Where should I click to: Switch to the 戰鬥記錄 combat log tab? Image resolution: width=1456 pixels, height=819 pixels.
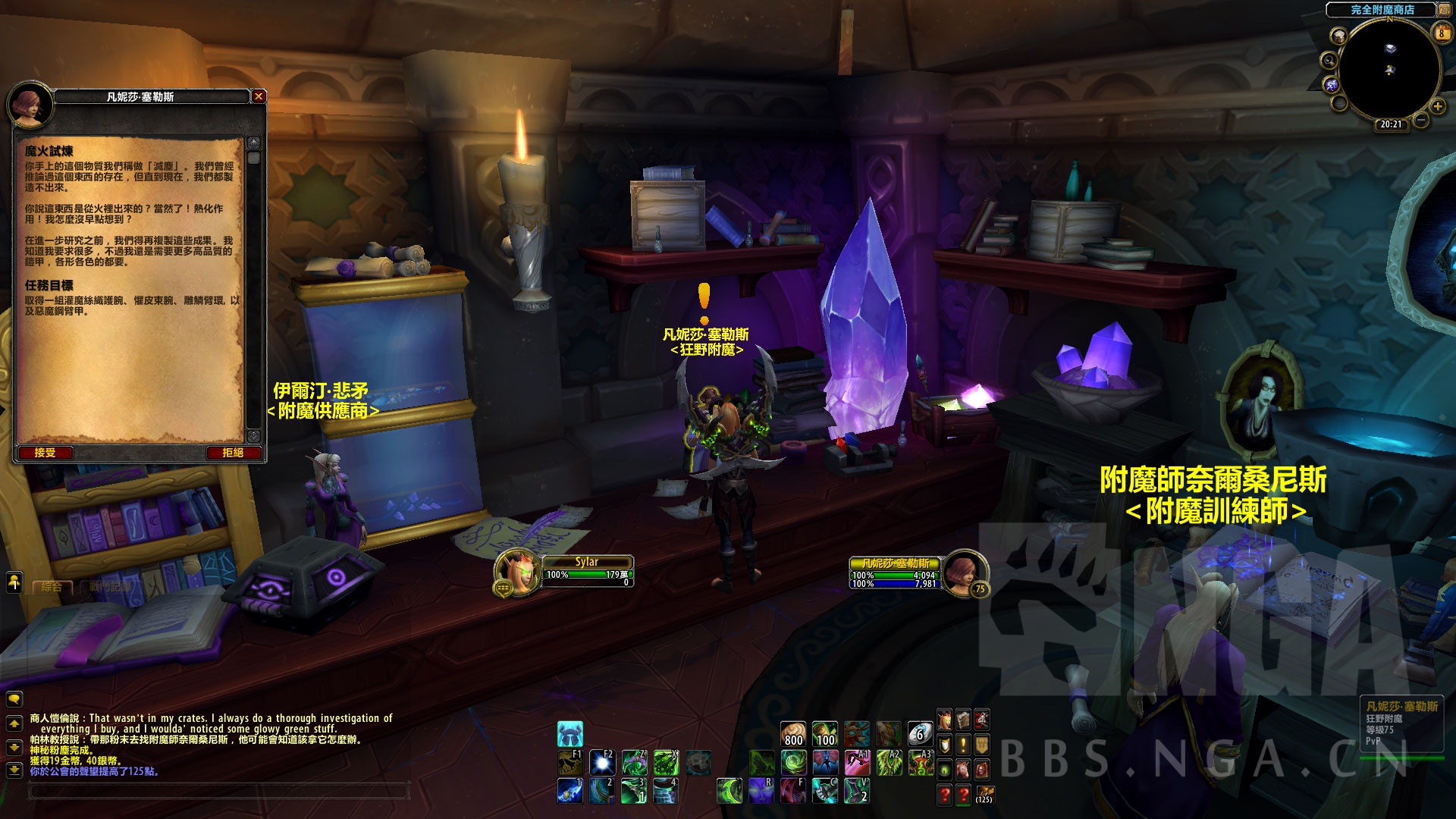click(110, 587)
